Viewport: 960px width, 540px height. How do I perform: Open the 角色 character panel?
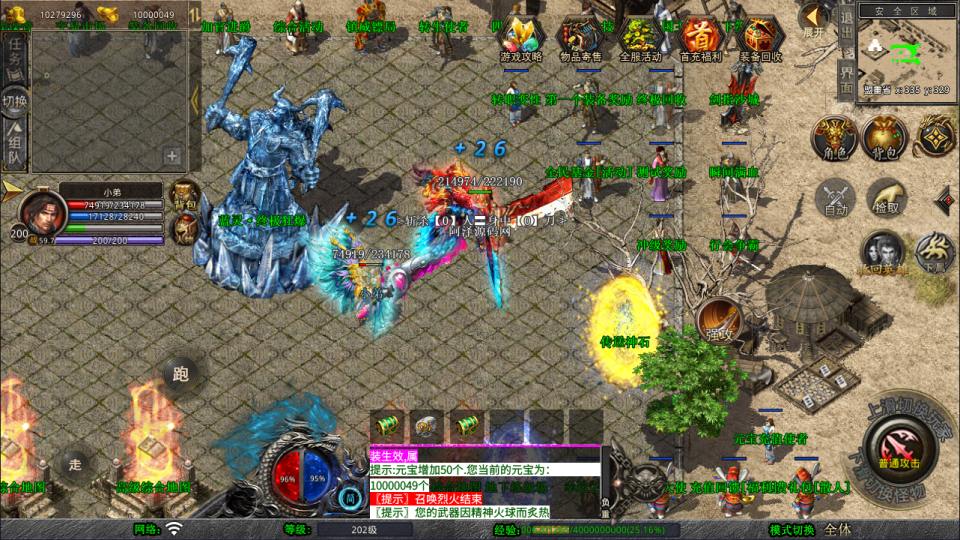pyautogui.click(x=833, y=139)
